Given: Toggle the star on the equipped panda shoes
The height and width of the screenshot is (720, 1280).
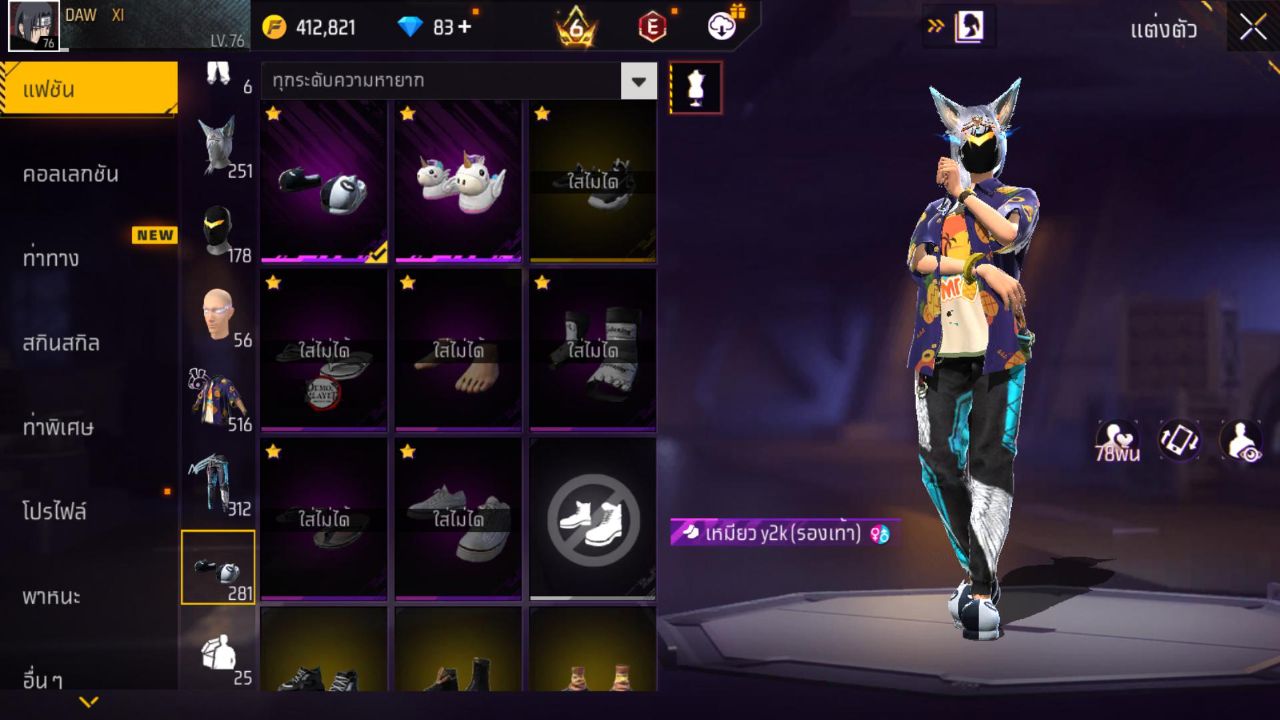Looking at the screenshot, I should point(271,113).
